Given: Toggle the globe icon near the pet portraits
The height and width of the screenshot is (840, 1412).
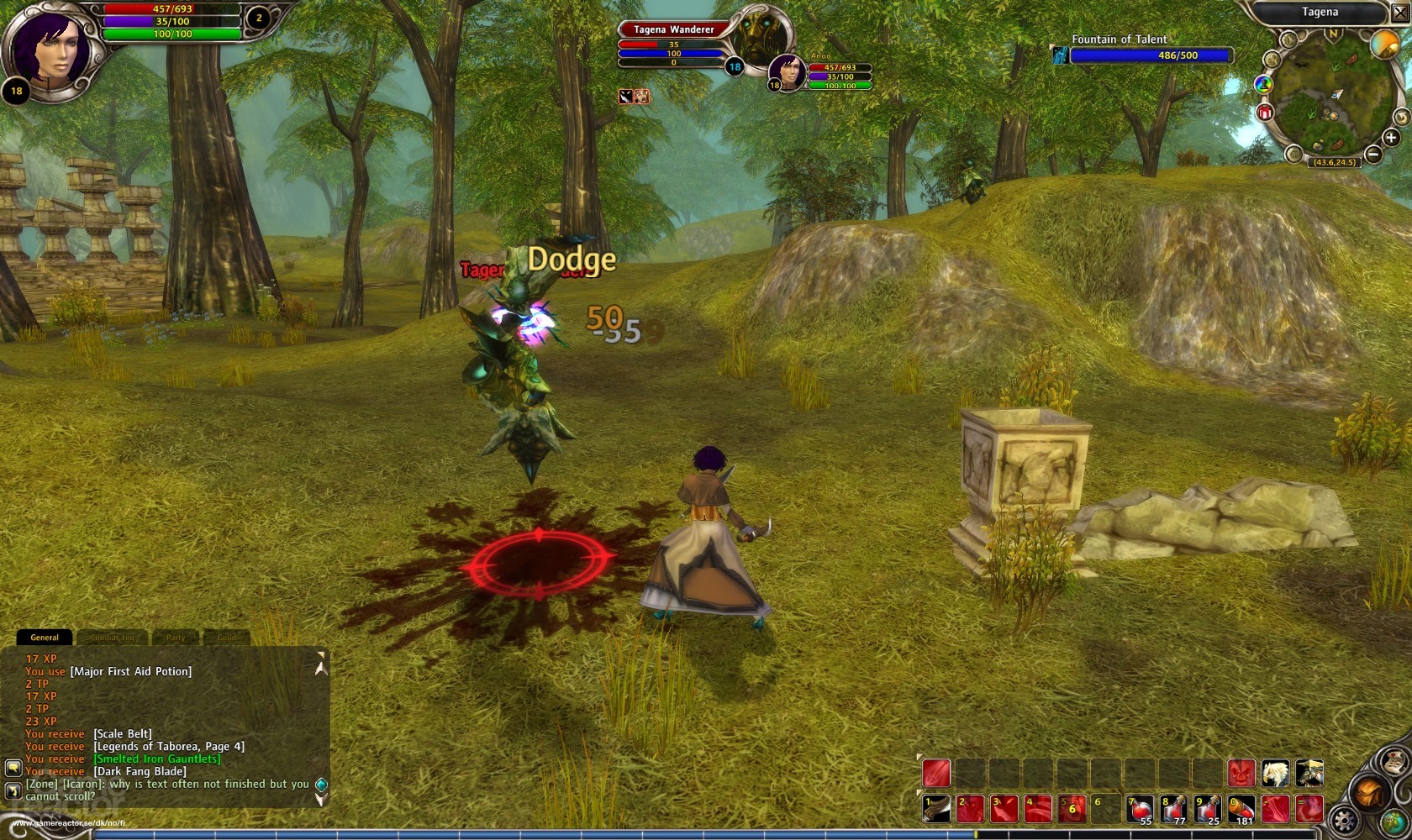Looking at the screenshot, I should pos(1396,821).
